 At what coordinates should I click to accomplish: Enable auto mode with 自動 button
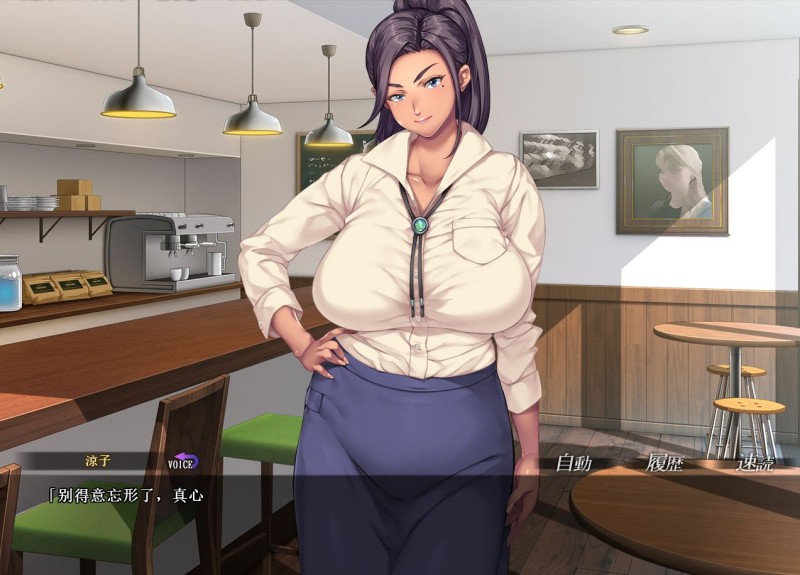coord(574,463)
